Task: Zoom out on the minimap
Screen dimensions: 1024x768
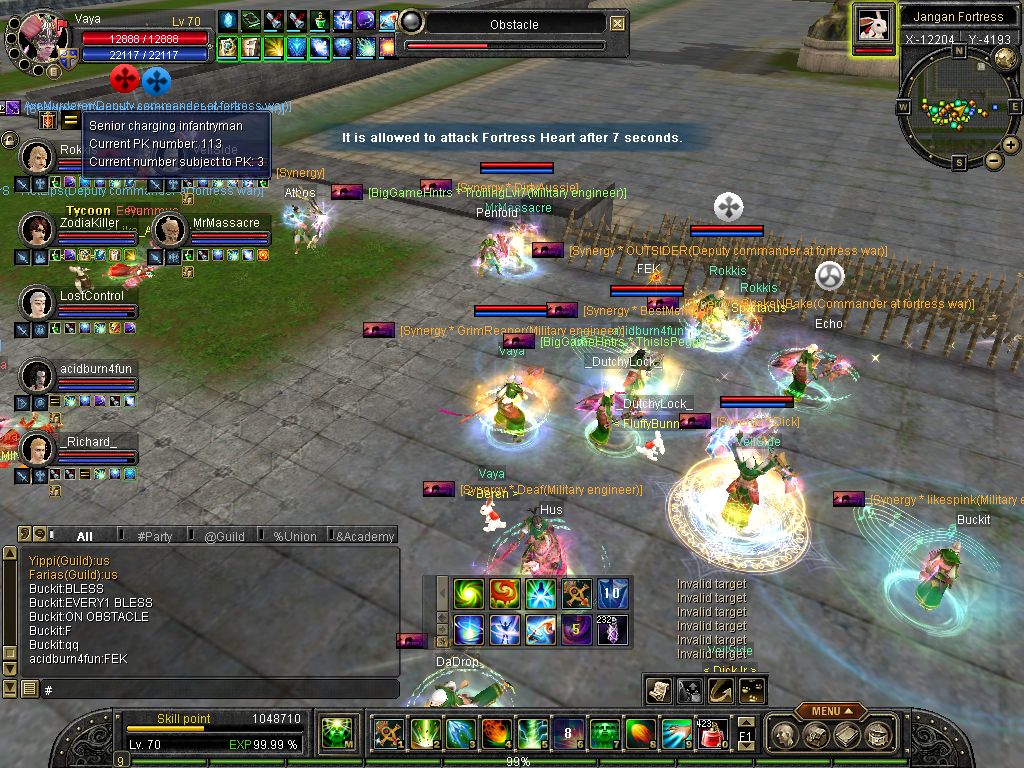Action: (x=994, y=161)
